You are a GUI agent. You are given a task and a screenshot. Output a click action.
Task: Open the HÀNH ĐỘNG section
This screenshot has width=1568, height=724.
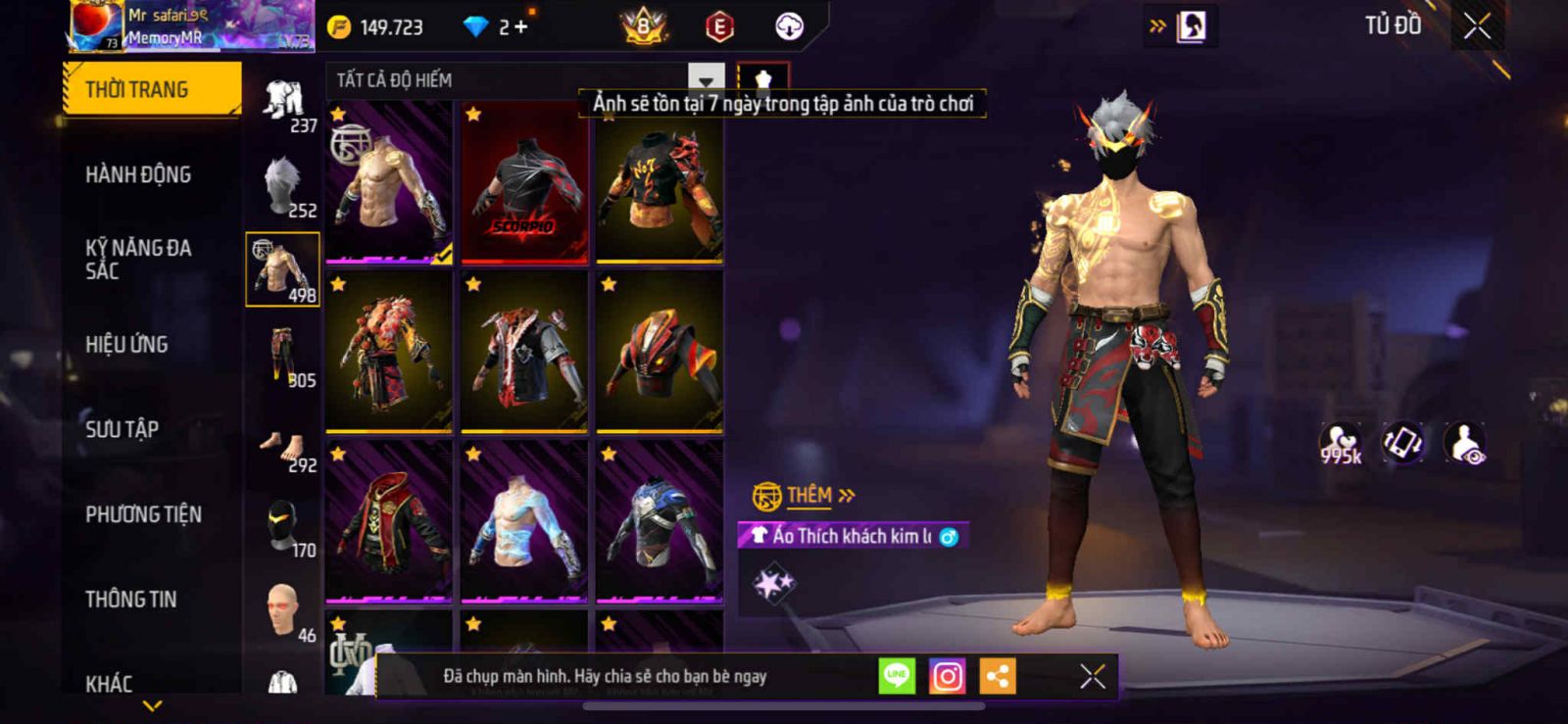(x=138, y=174)
